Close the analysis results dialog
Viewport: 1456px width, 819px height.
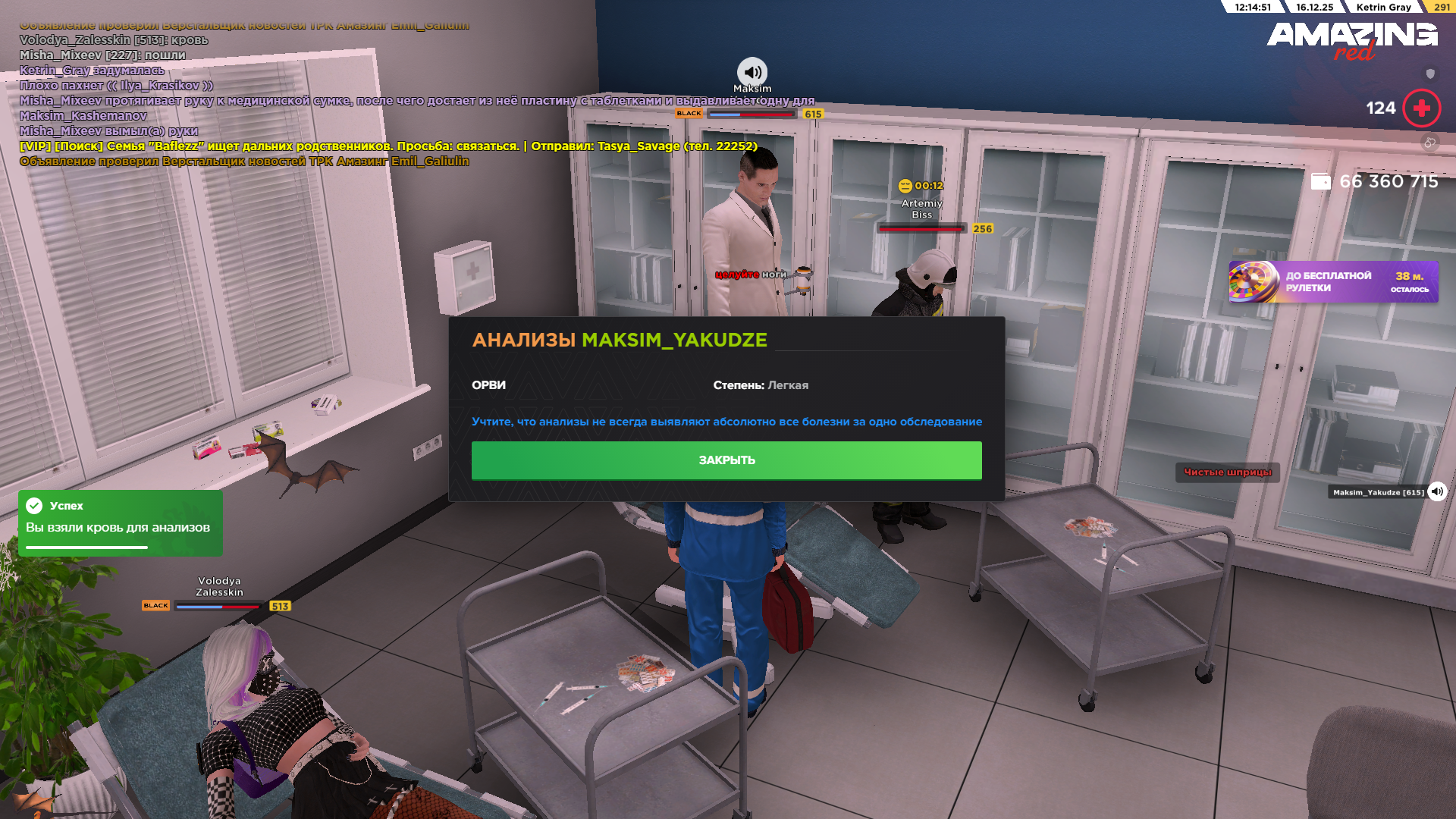point(726,460)
